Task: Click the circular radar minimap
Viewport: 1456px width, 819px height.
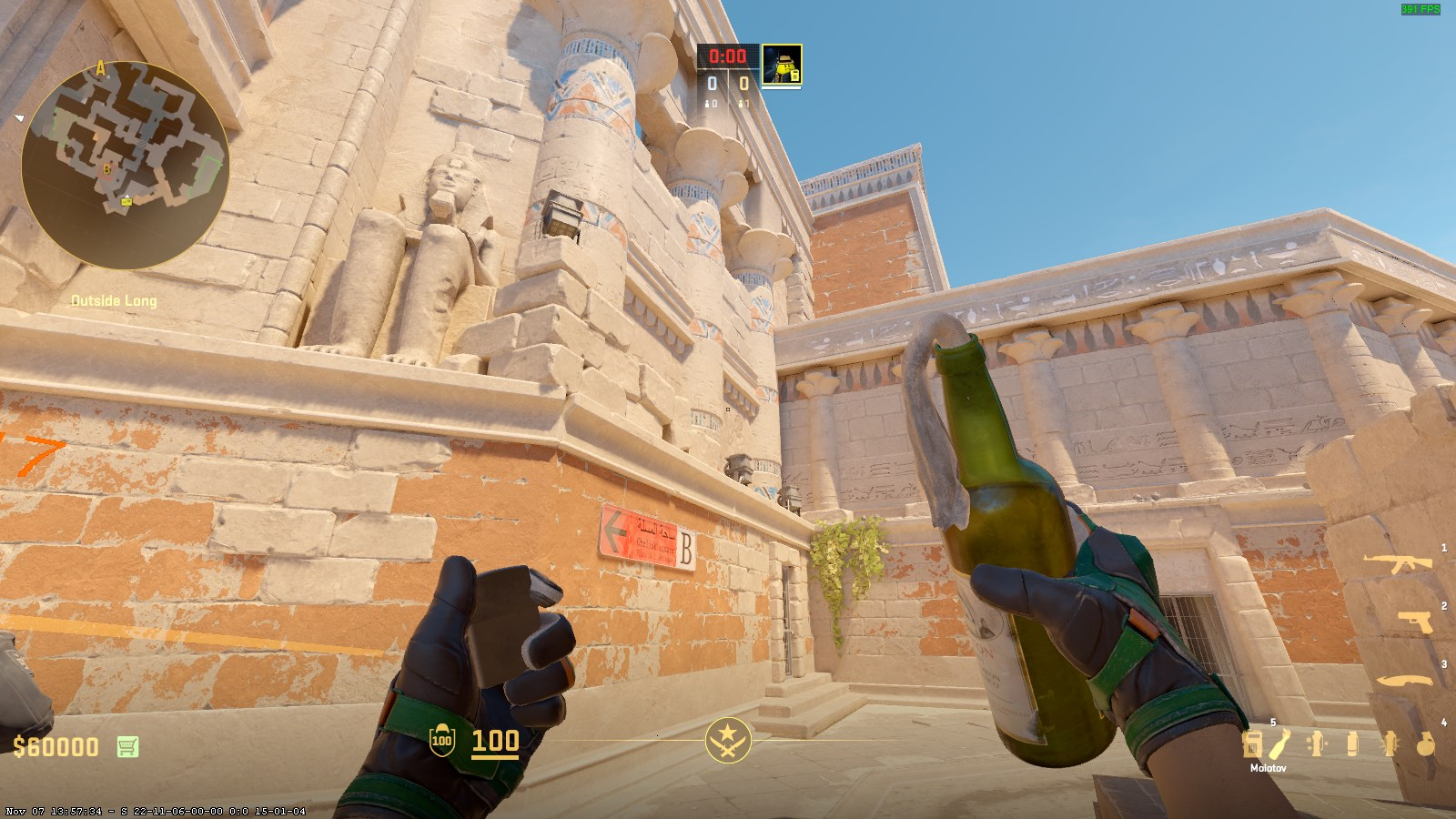Action: tap(125, 164)
